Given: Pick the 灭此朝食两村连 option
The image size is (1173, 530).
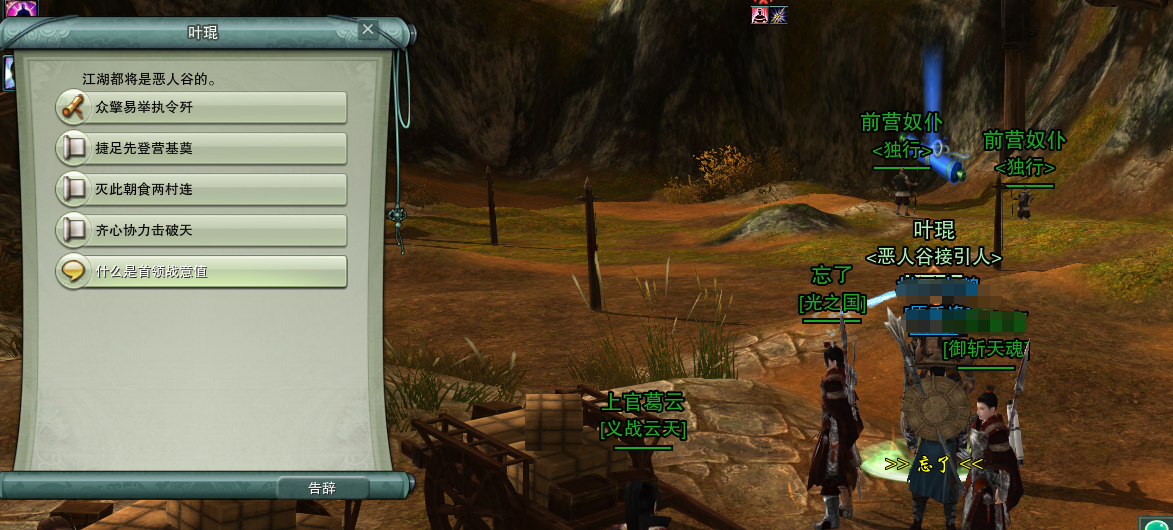Looking at the screenshot, I should 202,189.
